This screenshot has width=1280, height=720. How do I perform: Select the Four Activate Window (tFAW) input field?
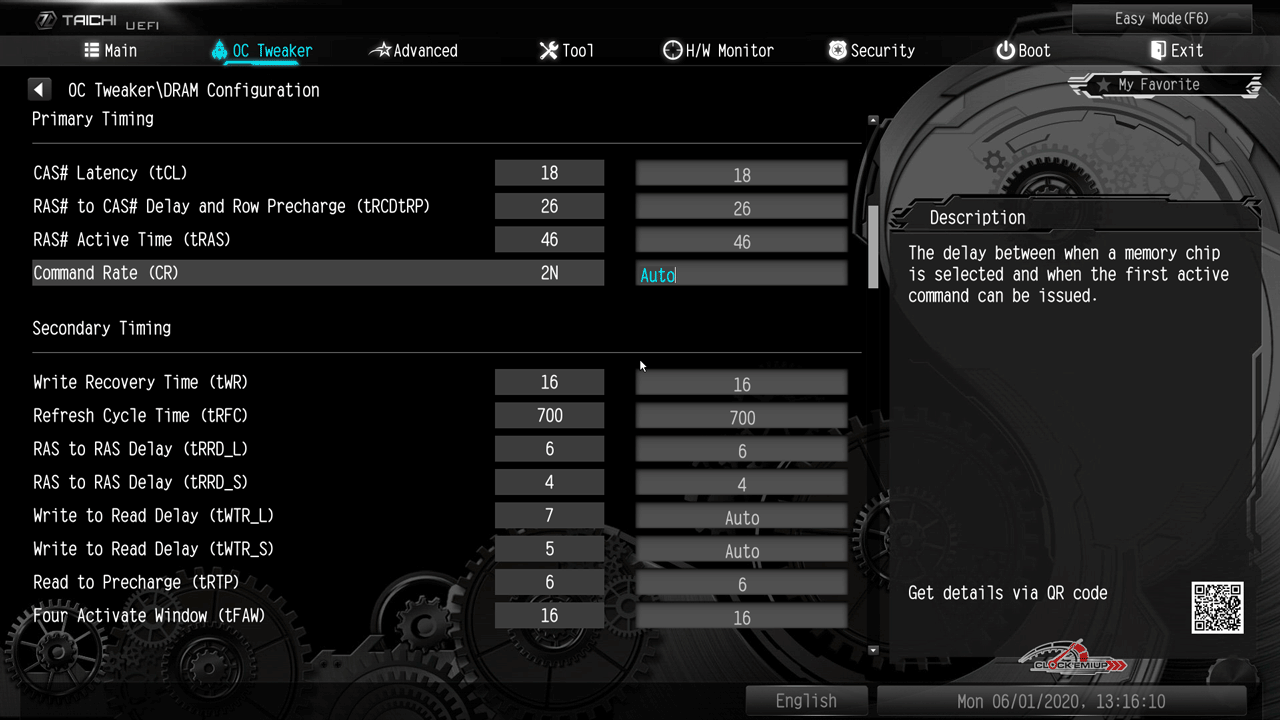[x=741, y=618]
